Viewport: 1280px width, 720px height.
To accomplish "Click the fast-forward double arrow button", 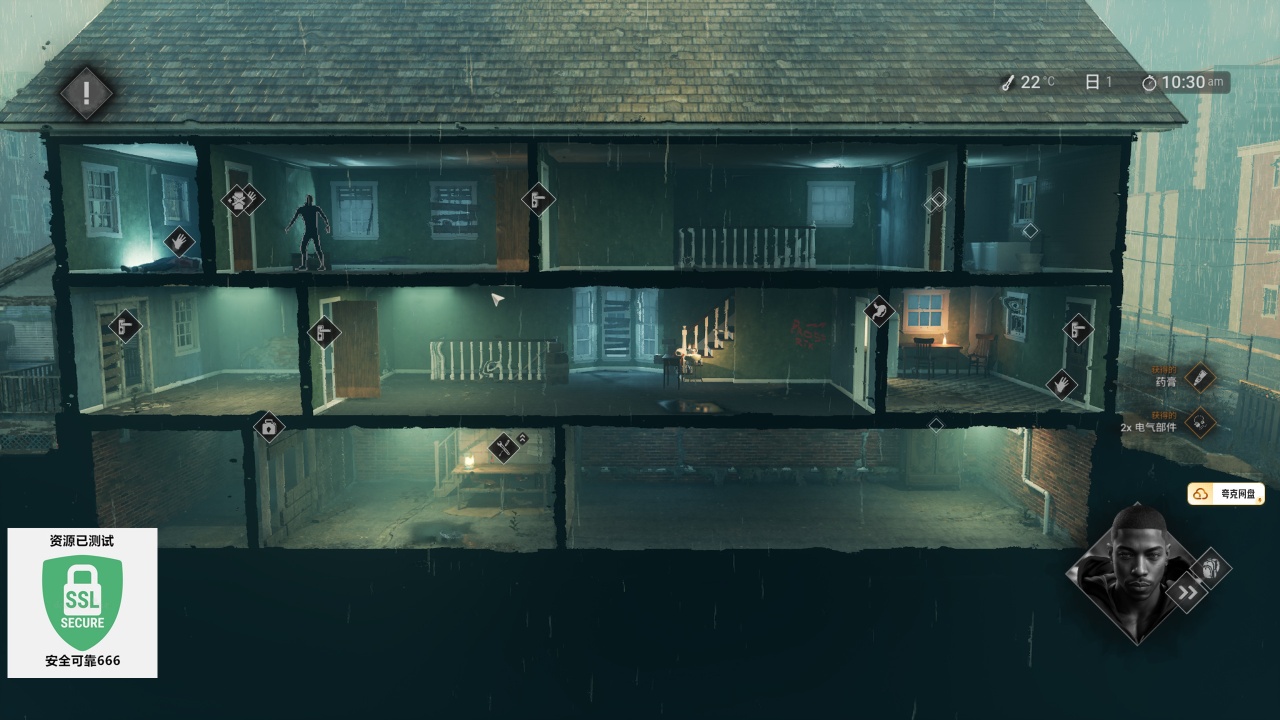I will point(1187,593).
